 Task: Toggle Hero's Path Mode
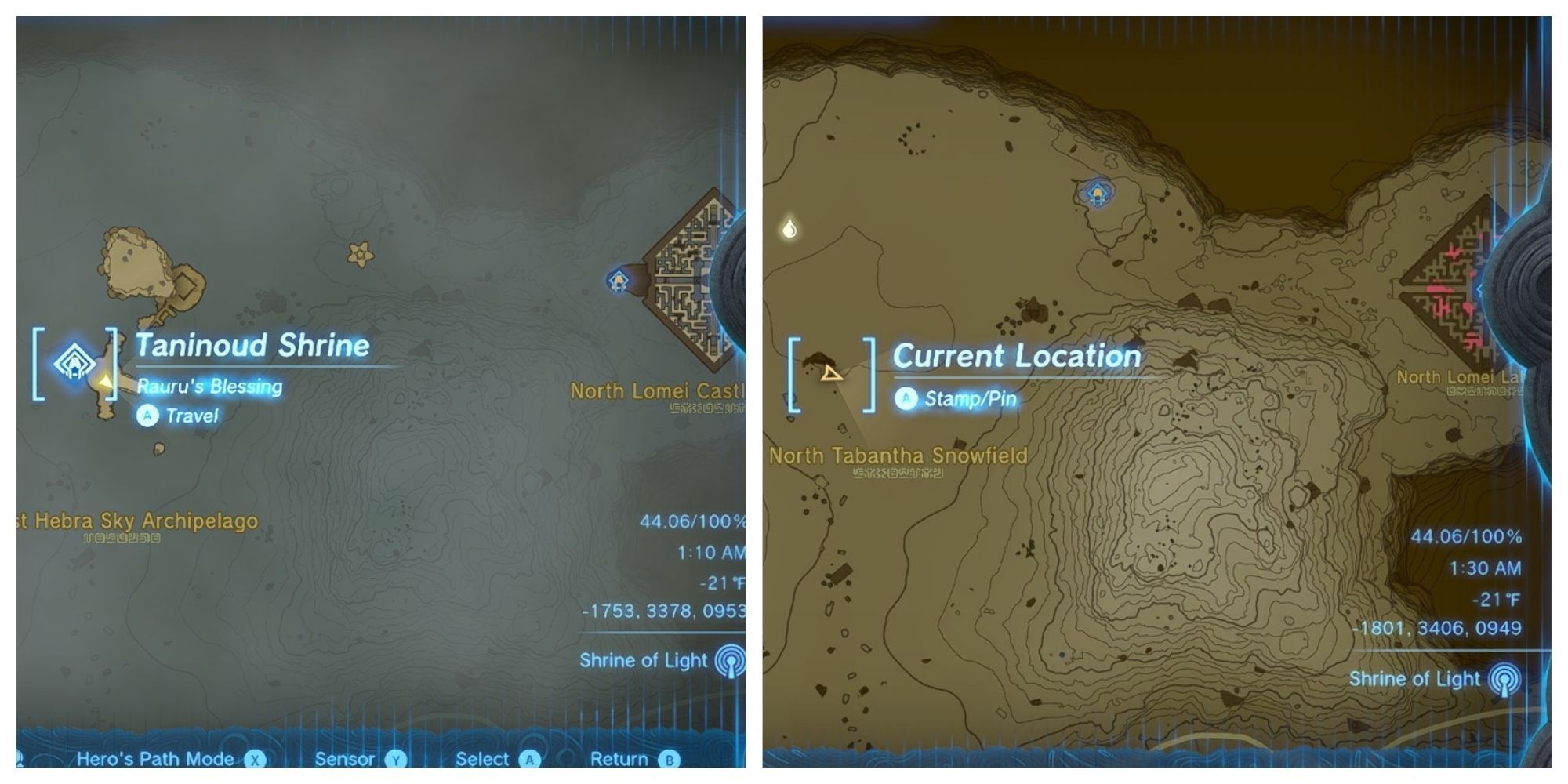coord(154,758)
